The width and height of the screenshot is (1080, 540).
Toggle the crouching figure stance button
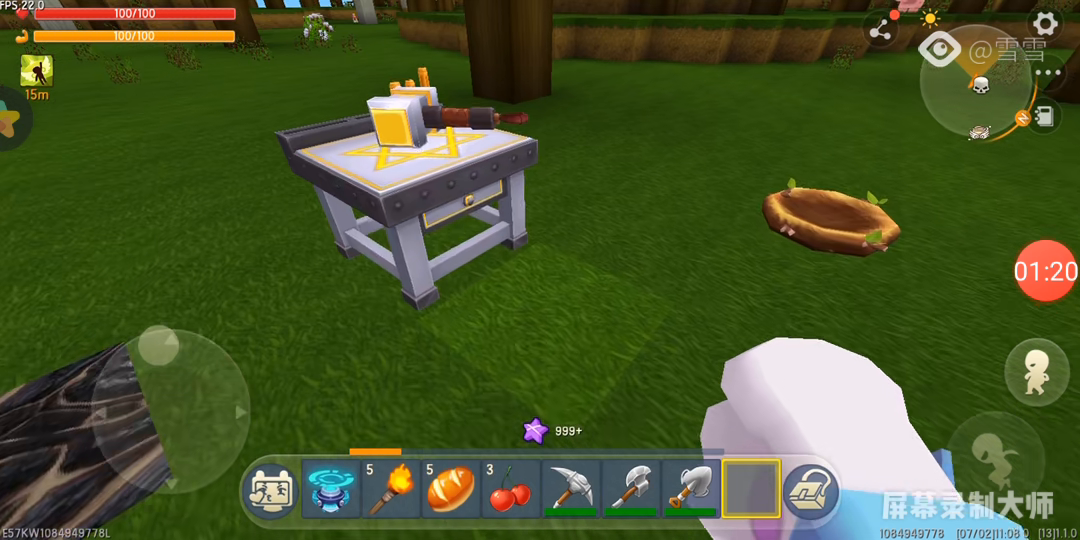[1036, 372]
